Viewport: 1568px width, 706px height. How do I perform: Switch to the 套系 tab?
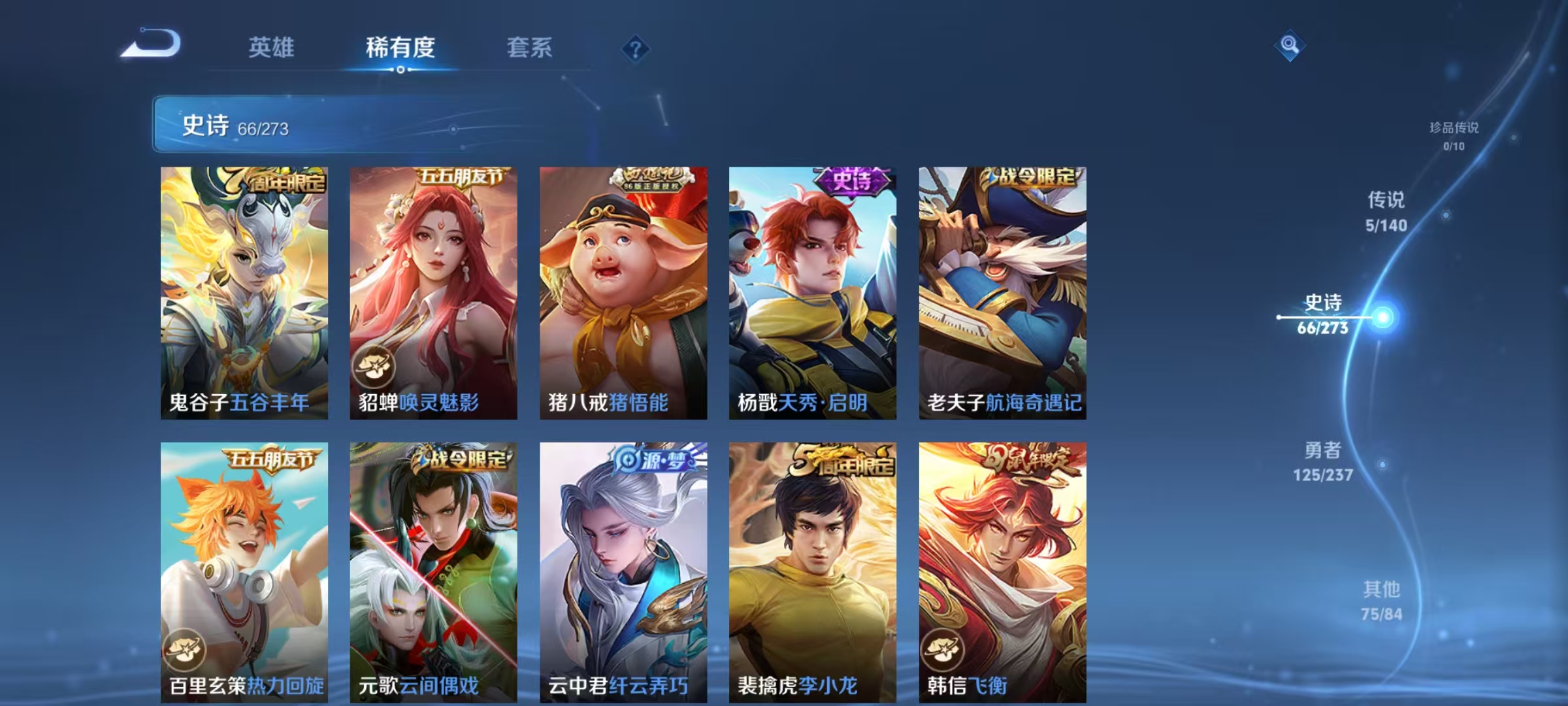tap(531, 48)
